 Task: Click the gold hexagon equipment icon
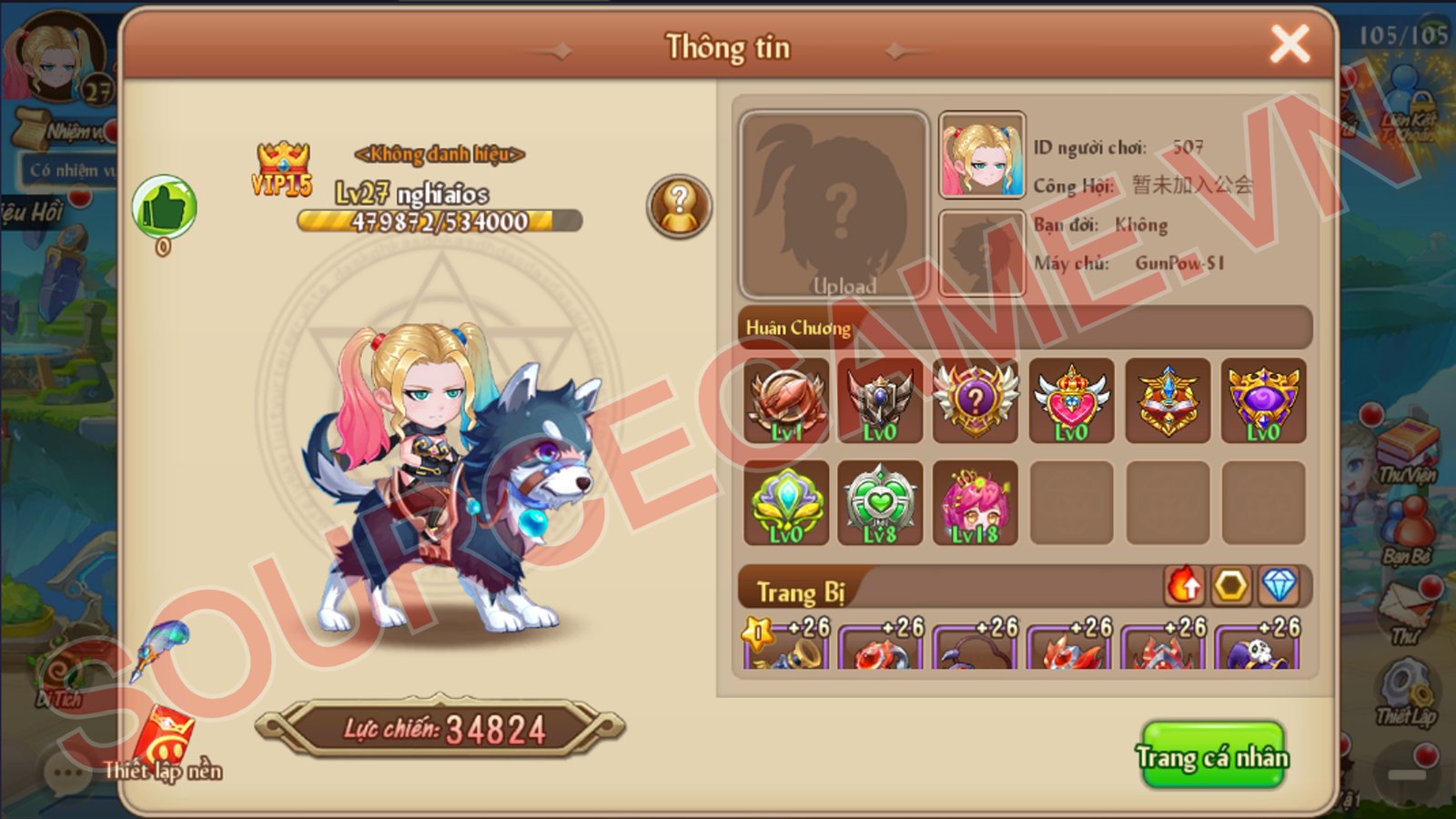click(x=1231, y=586)
